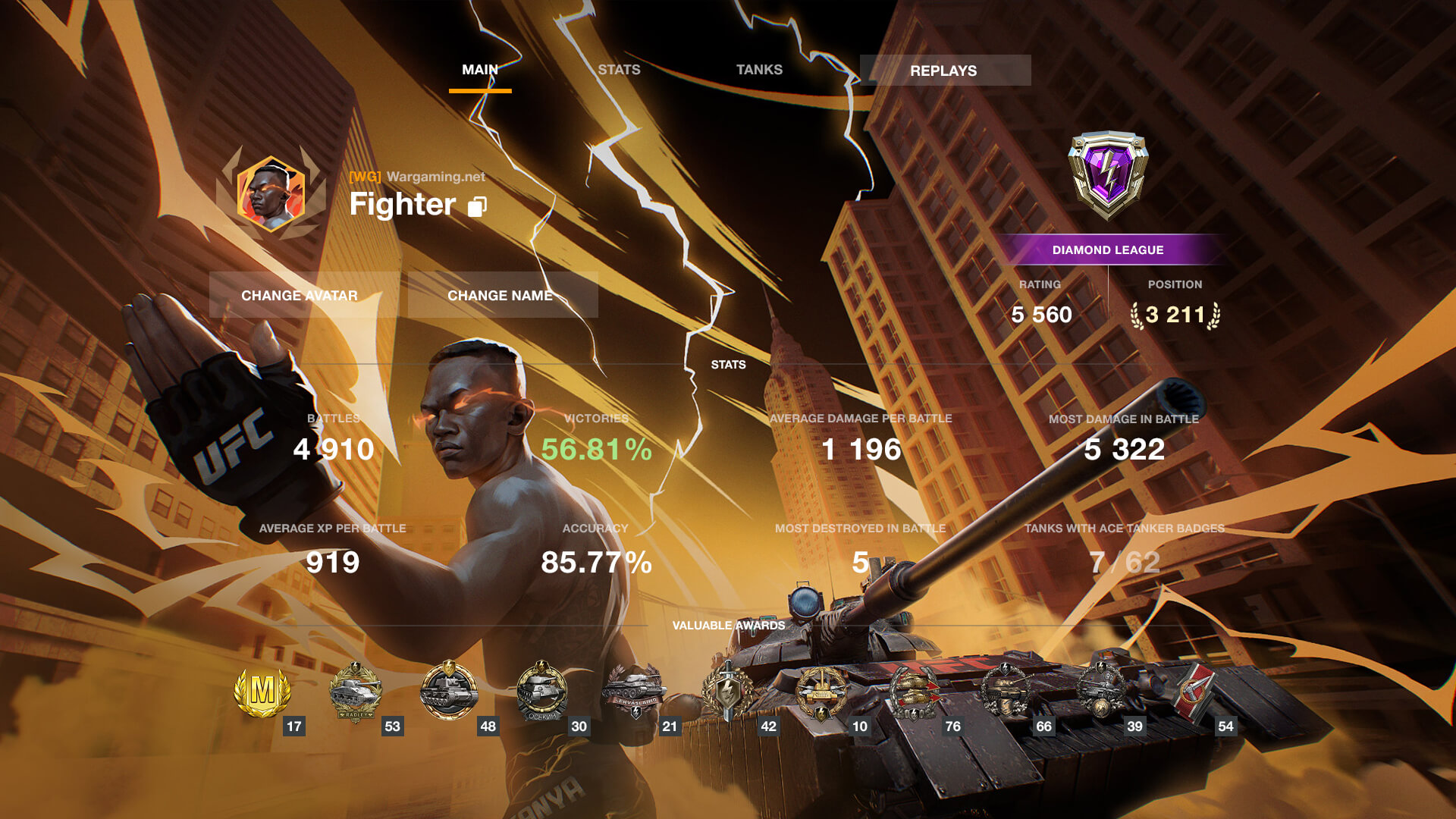Switch to the Main tab

[480, 70]
